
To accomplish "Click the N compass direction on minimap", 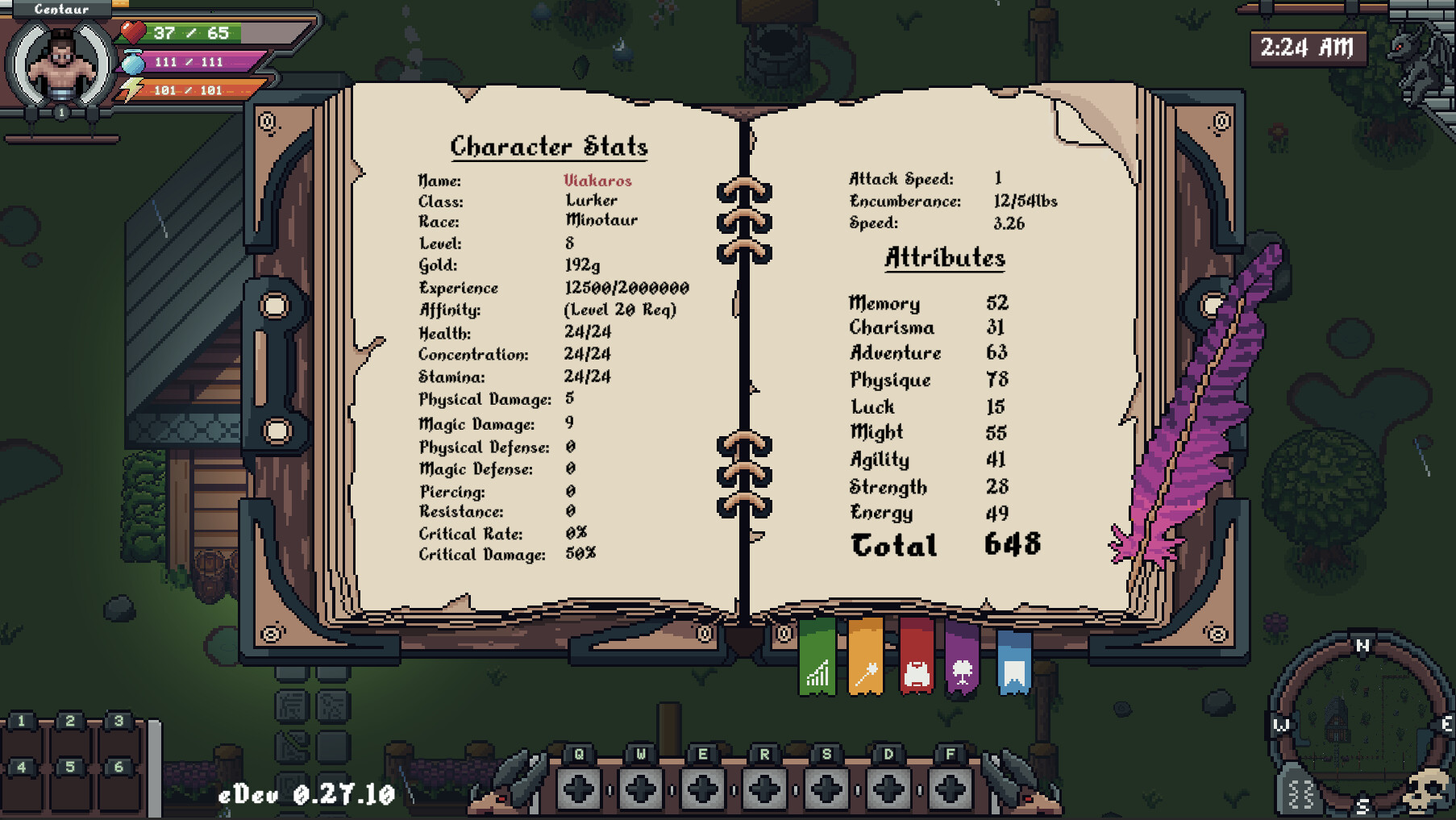I will pyautogui.click(x=1361, y=645).
